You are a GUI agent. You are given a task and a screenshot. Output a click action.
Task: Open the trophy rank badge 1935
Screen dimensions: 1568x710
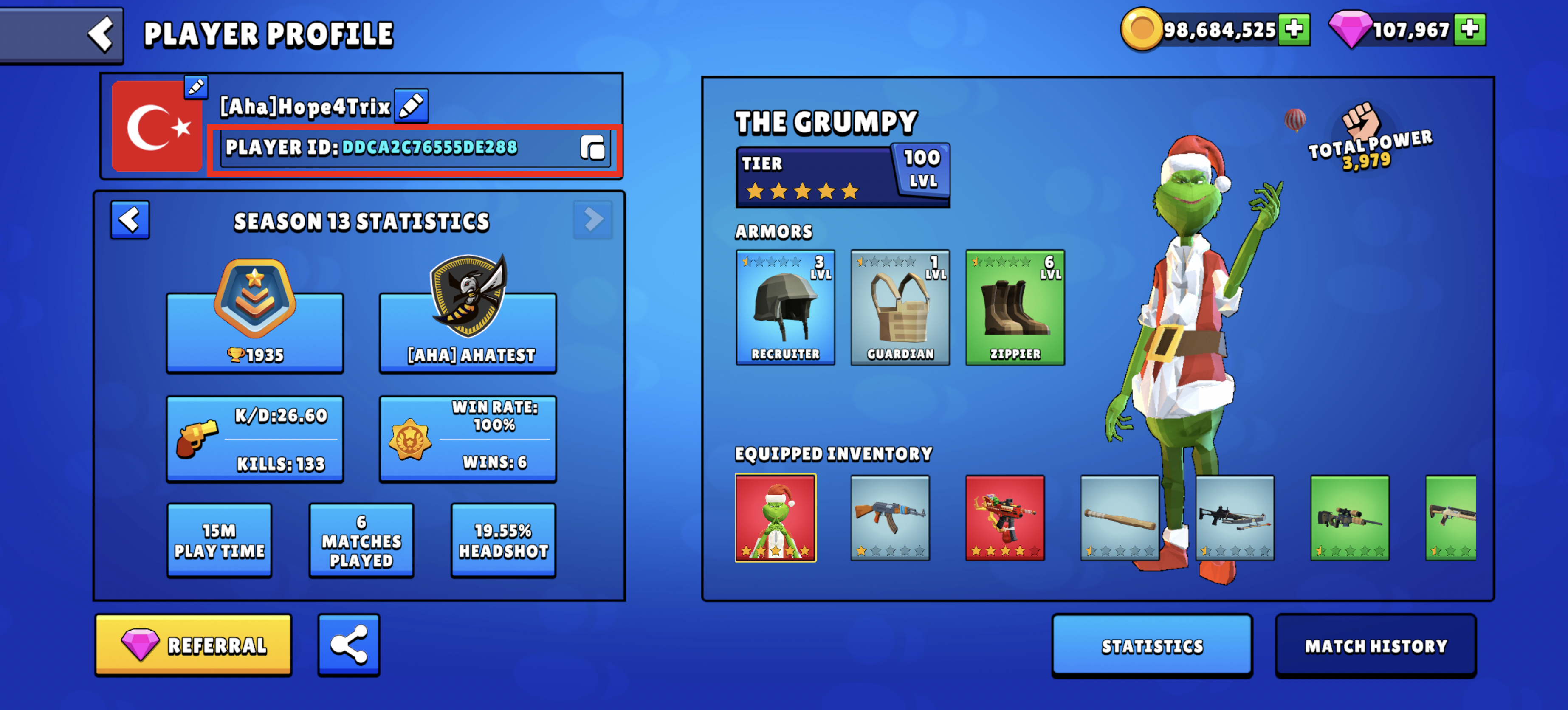(255, 332)
